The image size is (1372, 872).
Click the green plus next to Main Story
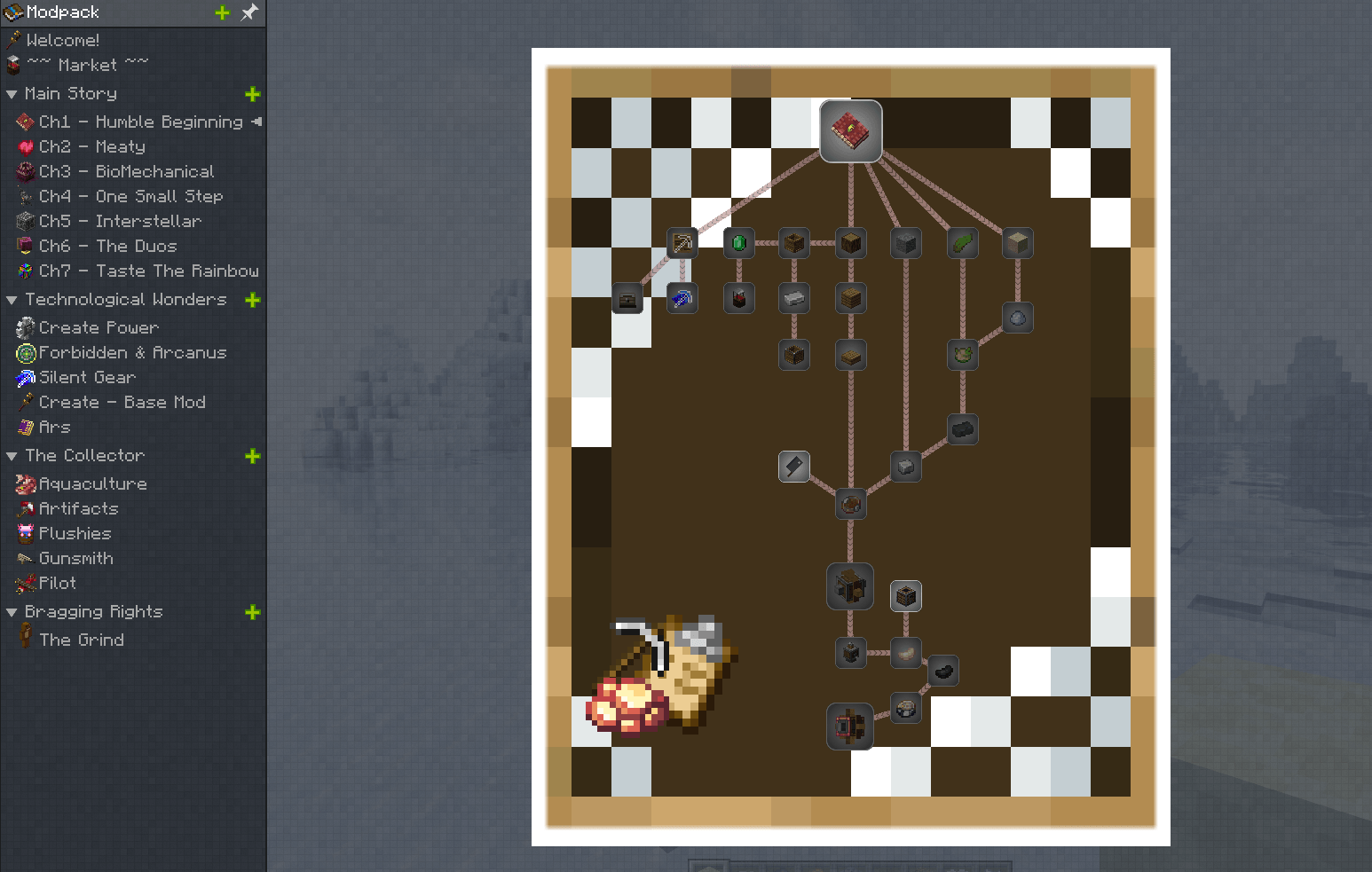[x=252, y=94]
